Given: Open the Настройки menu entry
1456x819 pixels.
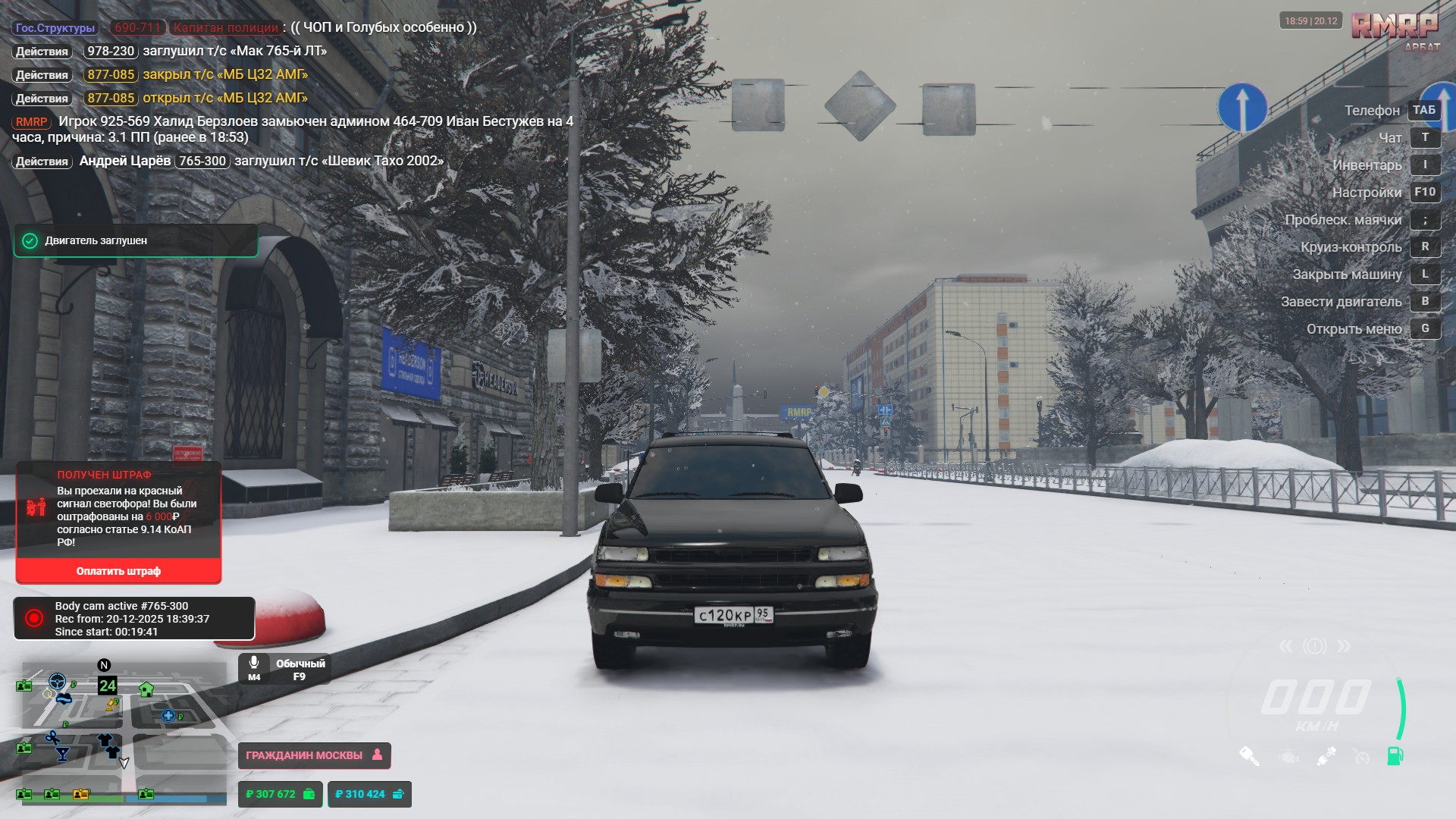Looking at the screenshot, I should point(1367,193).
